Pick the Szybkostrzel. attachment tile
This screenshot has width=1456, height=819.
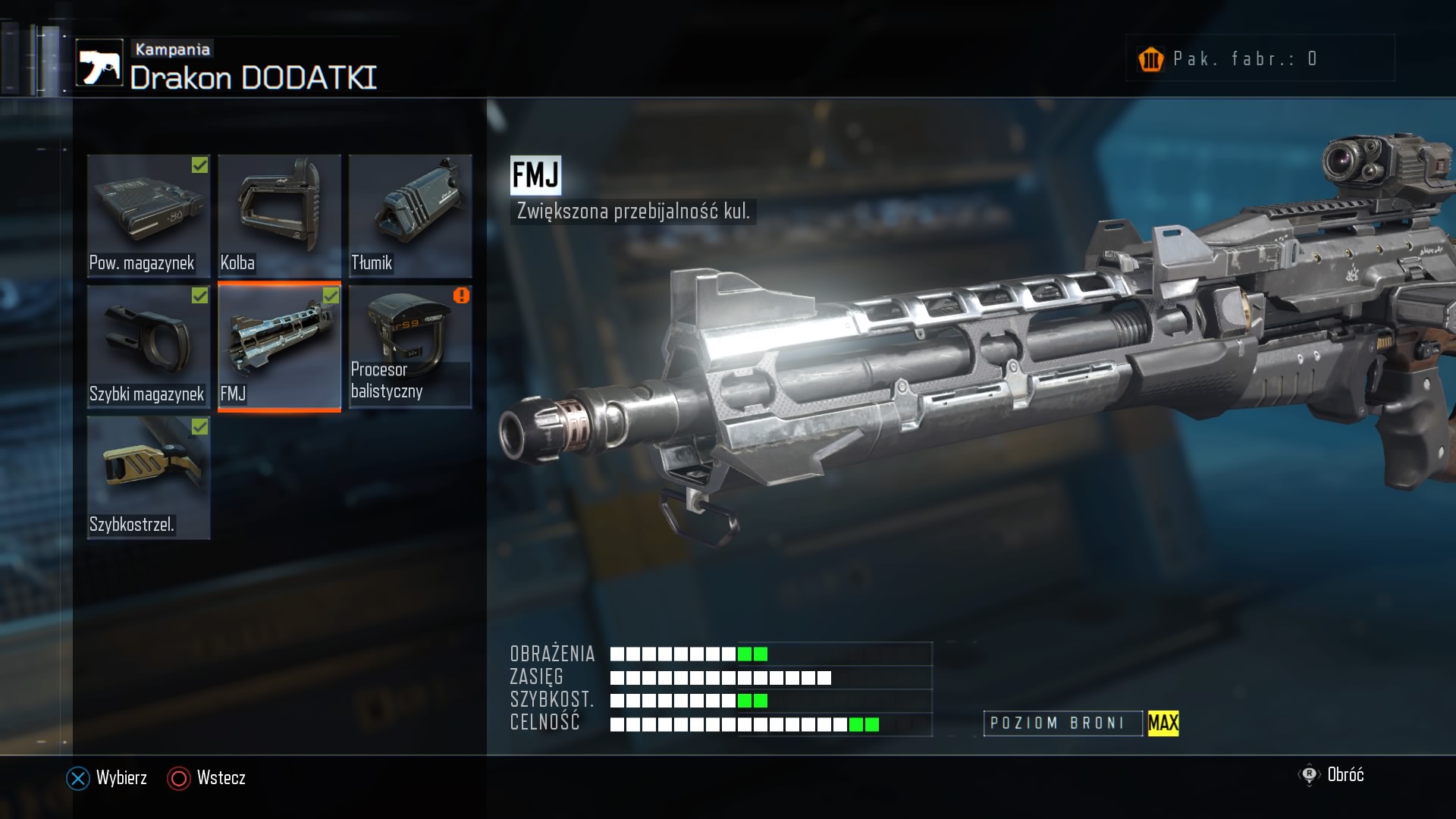click(x=149, y=478)
